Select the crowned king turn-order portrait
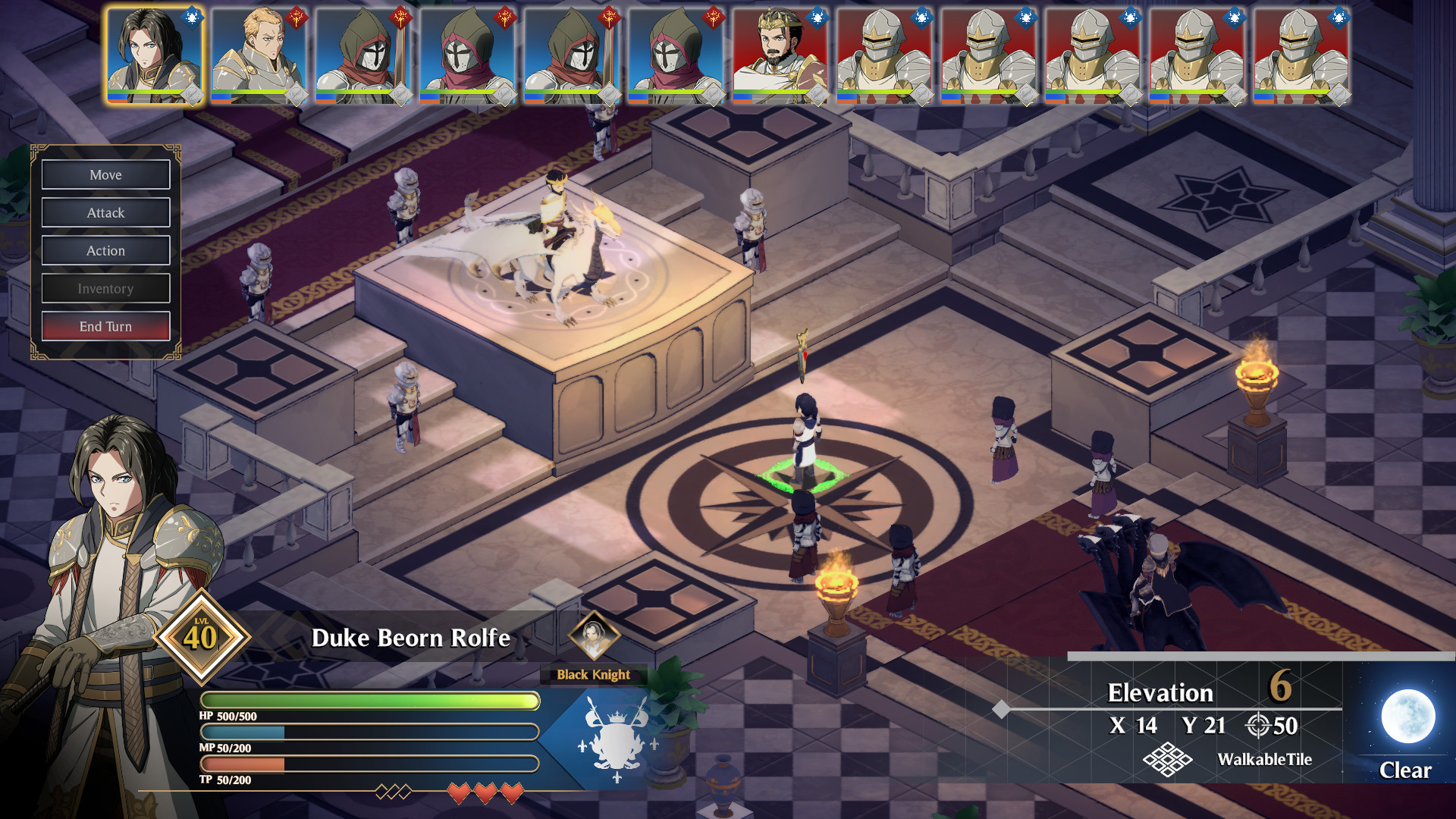This screenshot has width=1456, height=819. point(780,55)
